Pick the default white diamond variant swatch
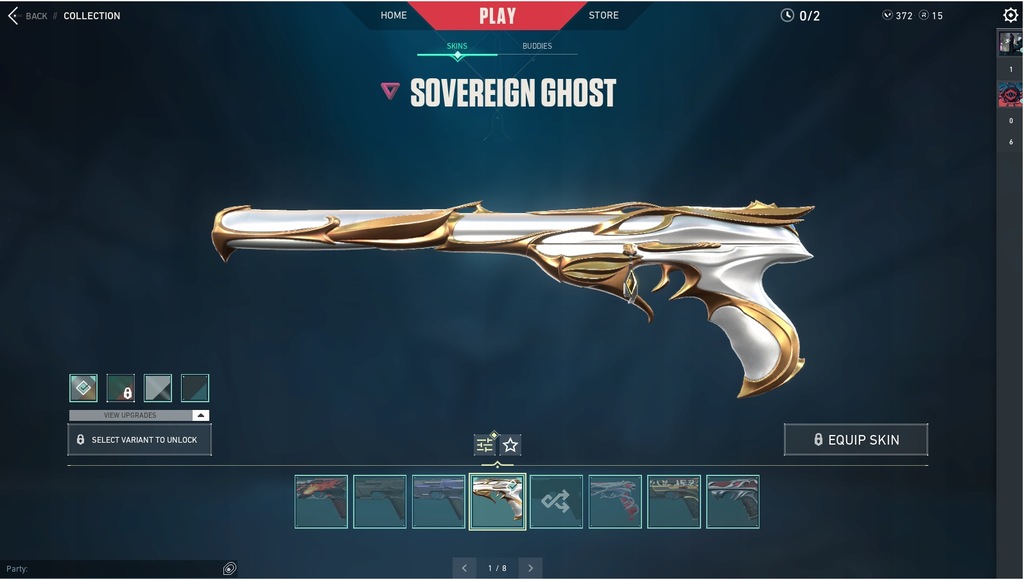The height and width of the screenshot is (580, 1024). coord(83,388)
